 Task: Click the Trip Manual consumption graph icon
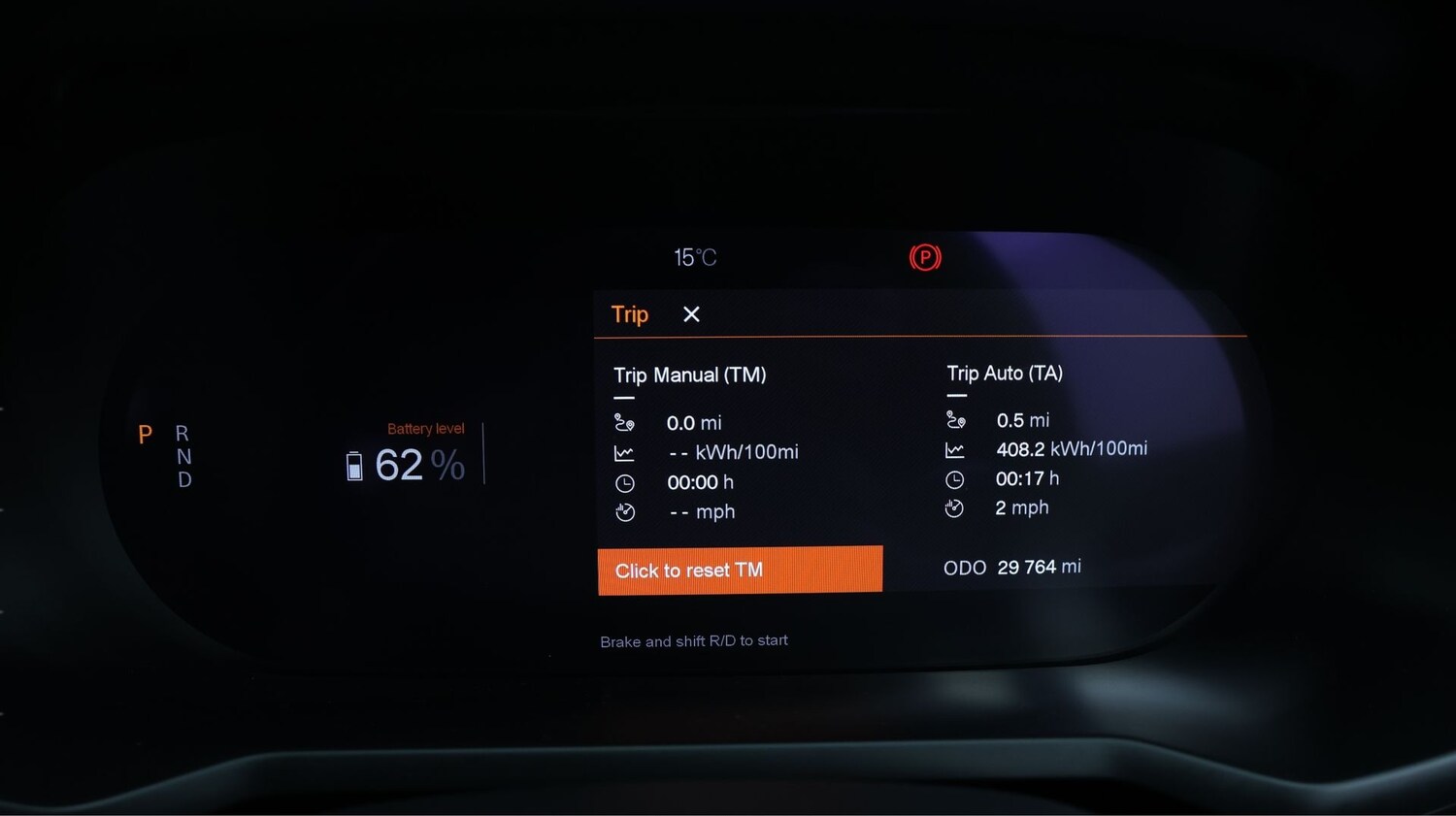626,451
